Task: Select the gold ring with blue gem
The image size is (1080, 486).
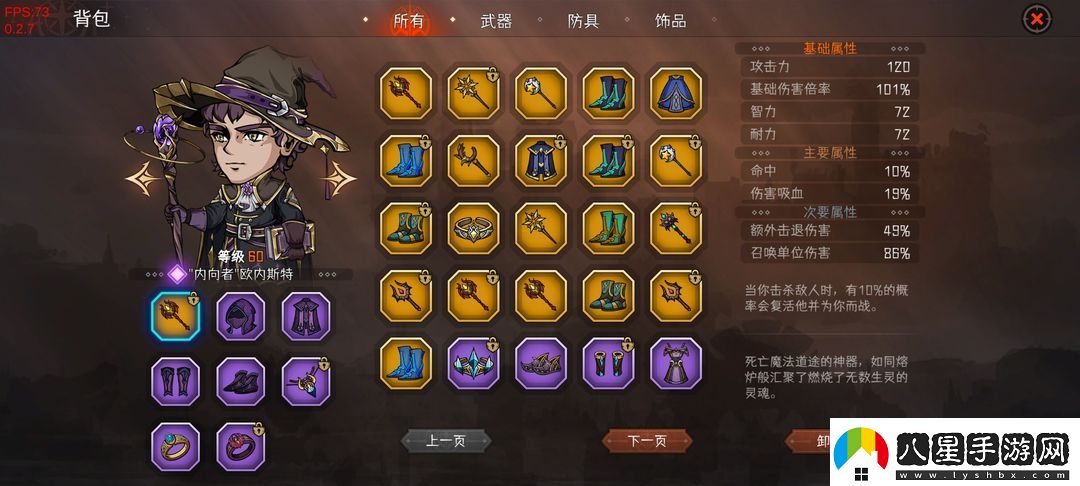Action: 176,446
